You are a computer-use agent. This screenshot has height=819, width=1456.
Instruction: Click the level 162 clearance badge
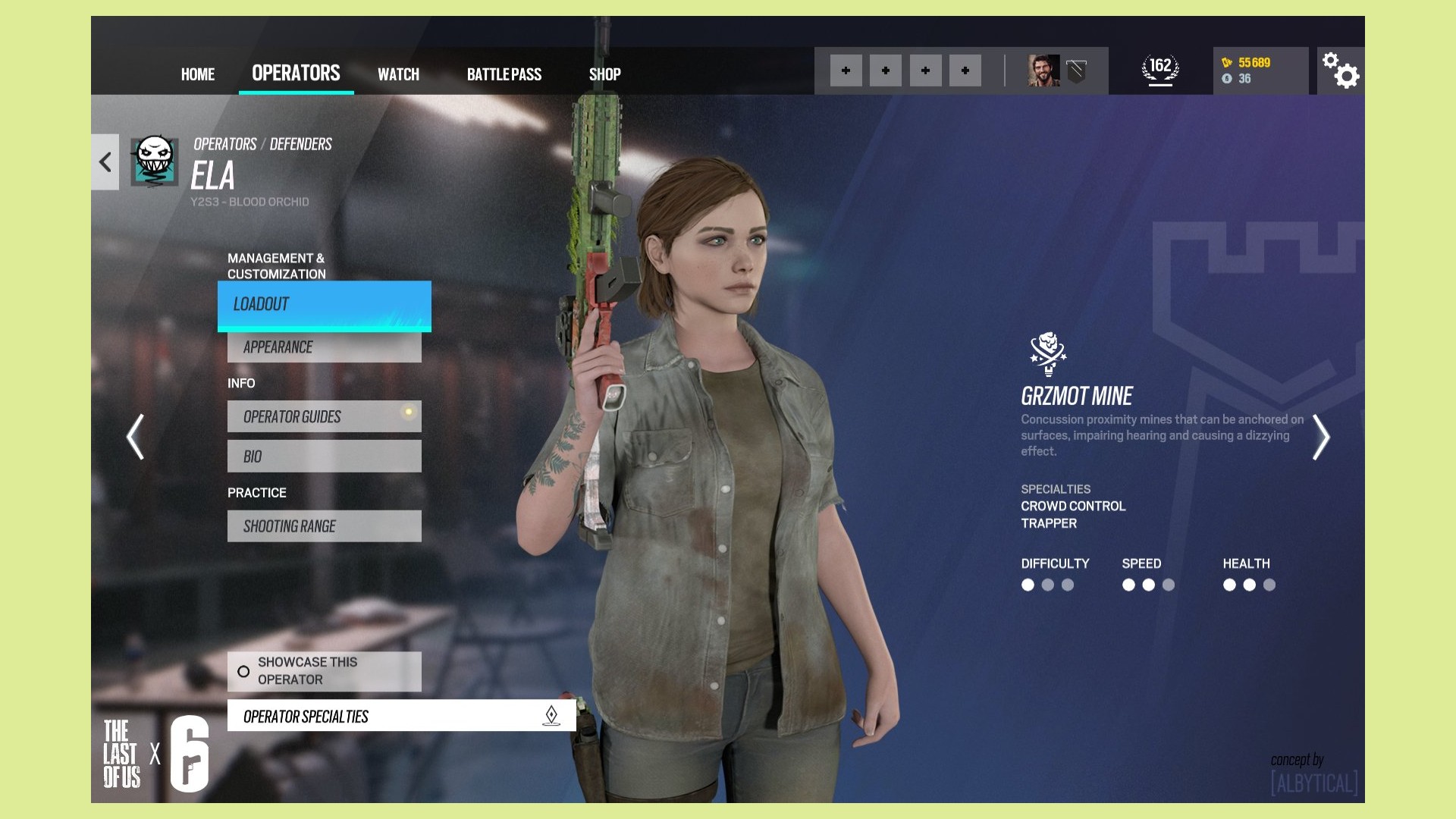[1160, 71]
